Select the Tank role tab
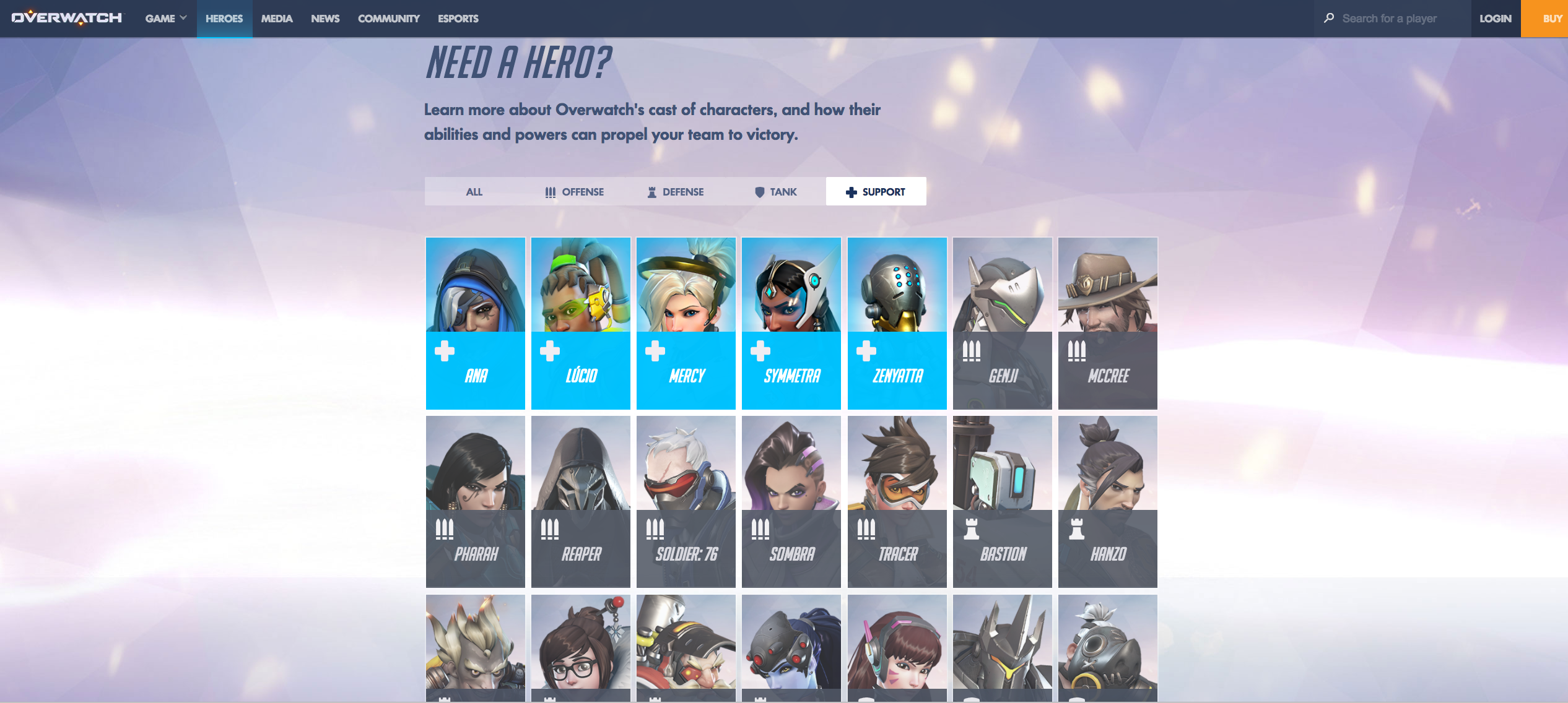The width and height of the screenshot is (1568, 703). click(776, 192)
